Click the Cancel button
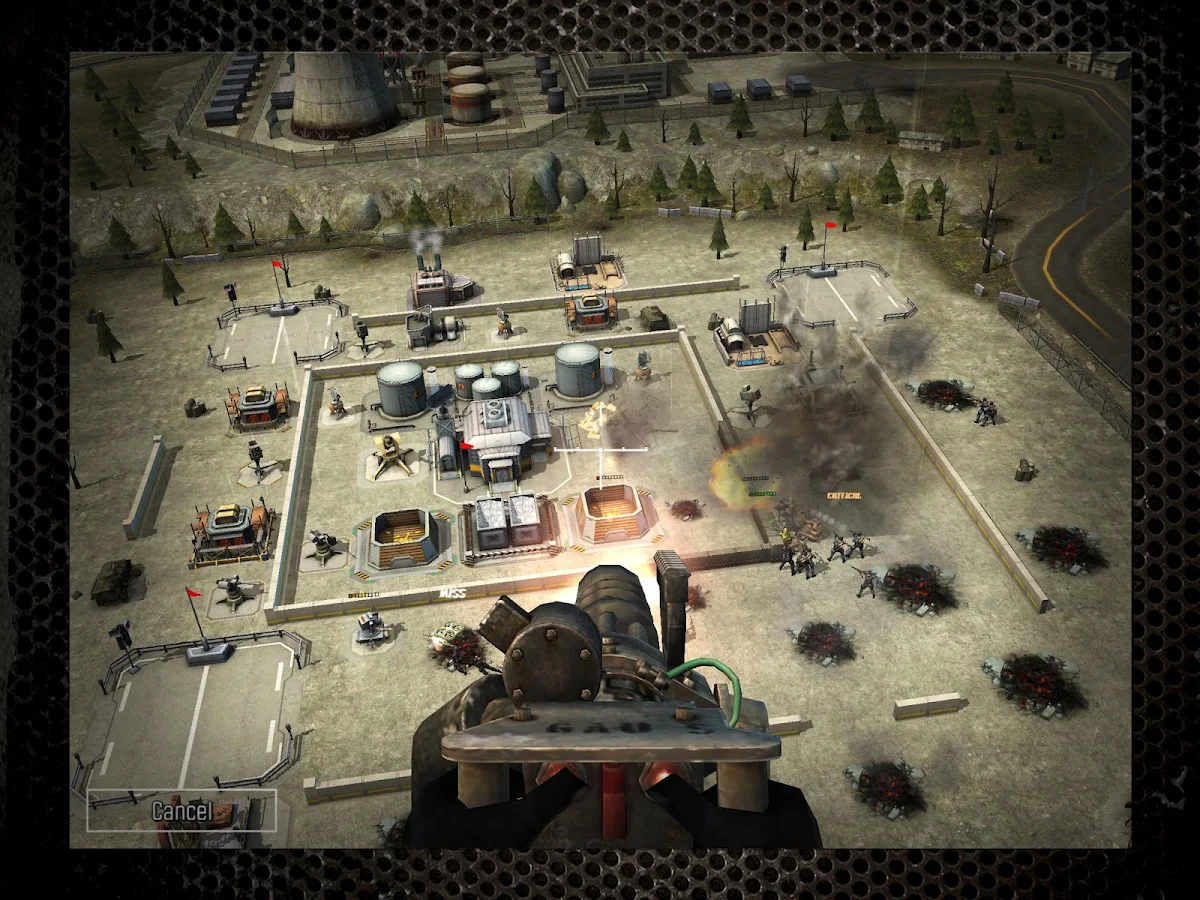 pyautogui.click(x=181, y=810)
